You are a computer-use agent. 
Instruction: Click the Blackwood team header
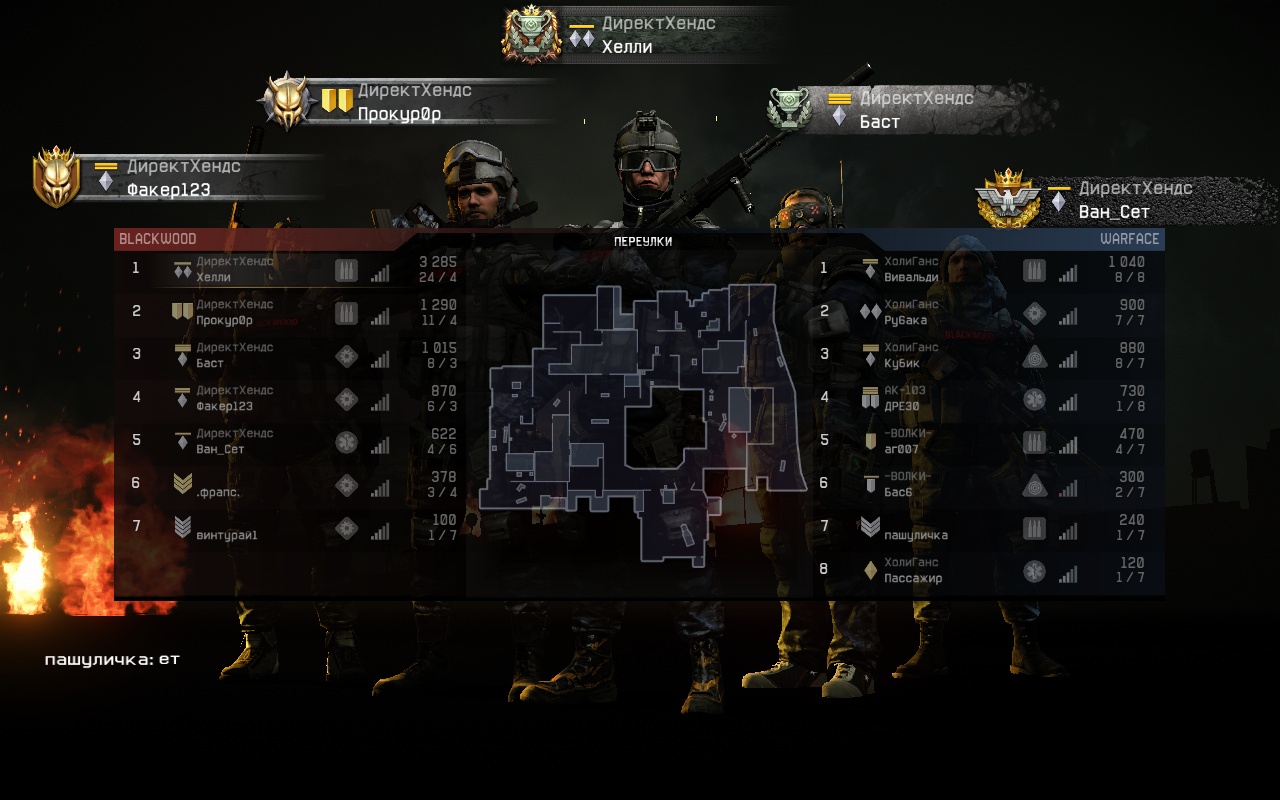coord(158,239)
